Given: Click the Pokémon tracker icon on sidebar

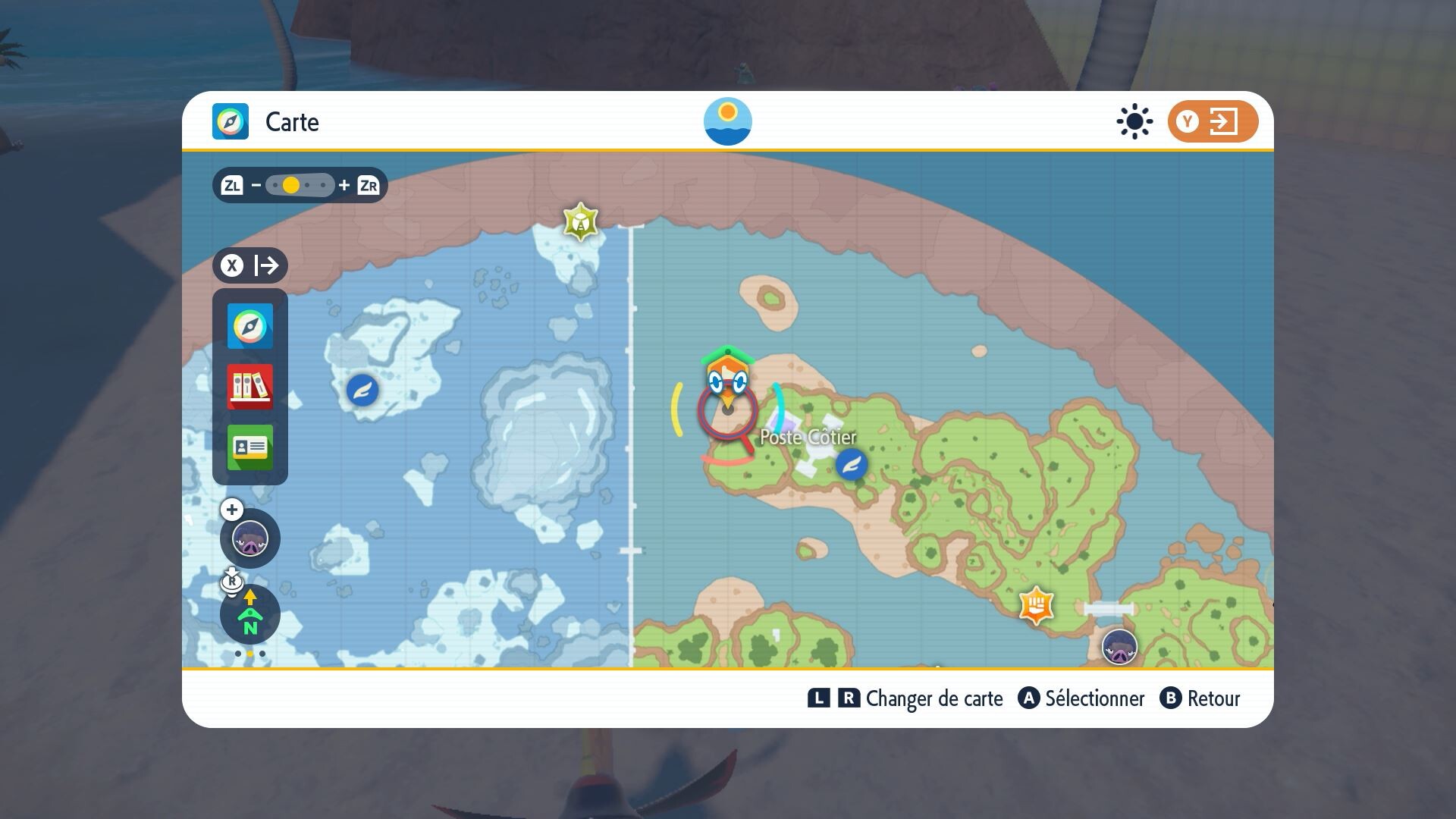Looking at the screenshot, I should coord(249,539).
